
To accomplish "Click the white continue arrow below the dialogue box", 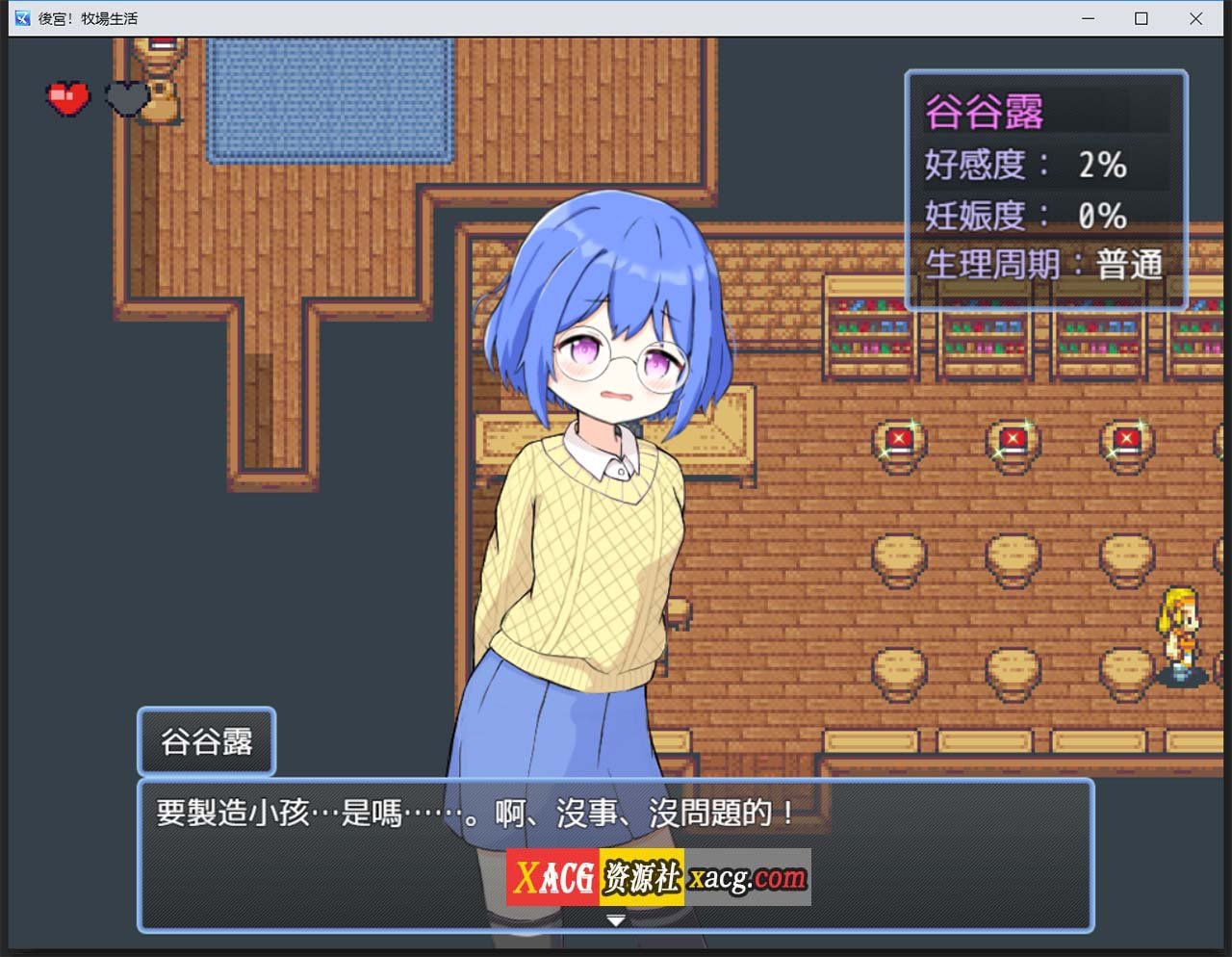I will click(x=613, y=919).
